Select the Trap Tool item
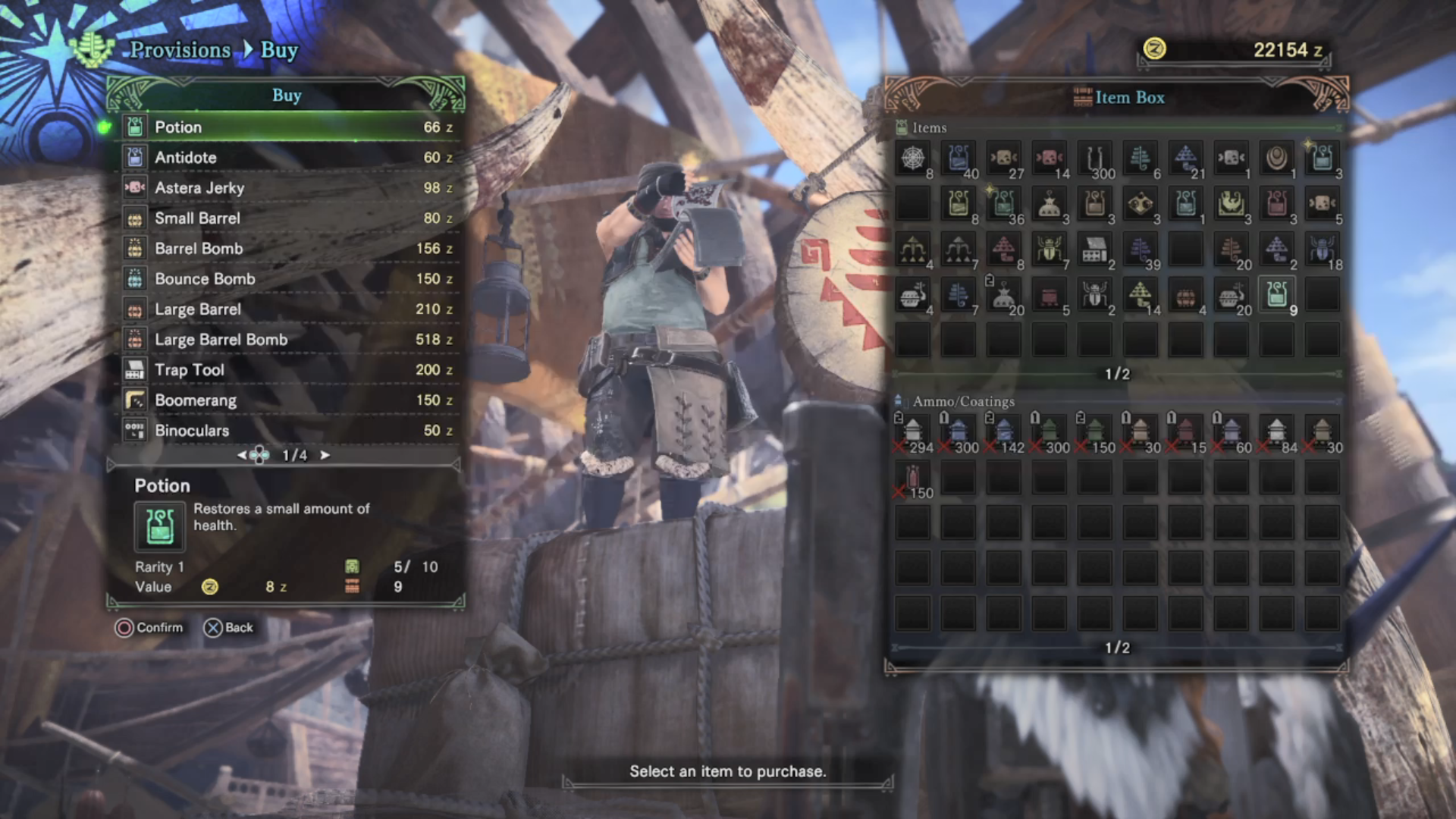 (288, 369)
